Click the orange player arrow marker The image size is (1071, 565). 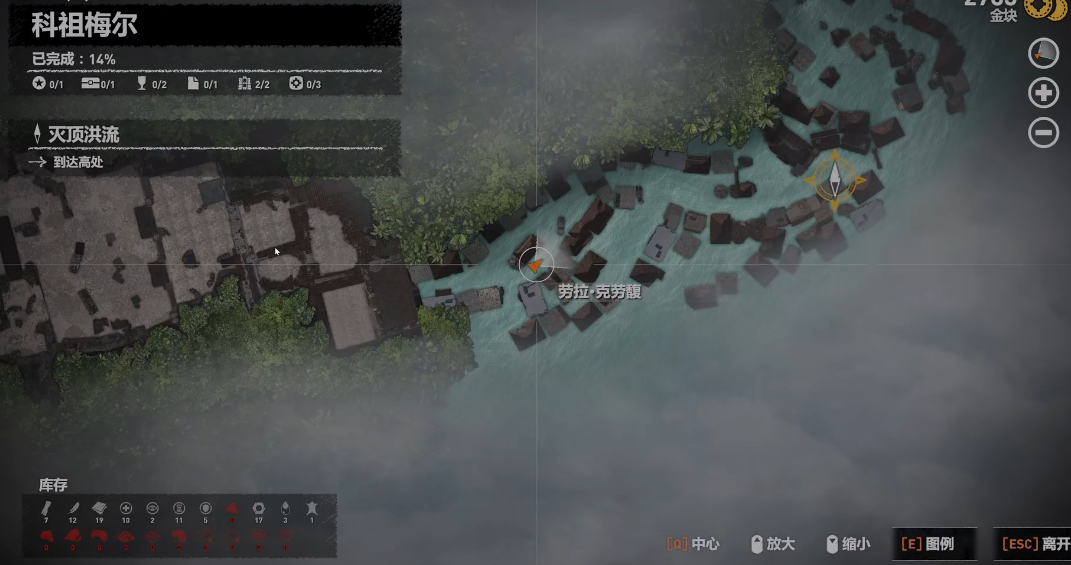tap(537, 264)
